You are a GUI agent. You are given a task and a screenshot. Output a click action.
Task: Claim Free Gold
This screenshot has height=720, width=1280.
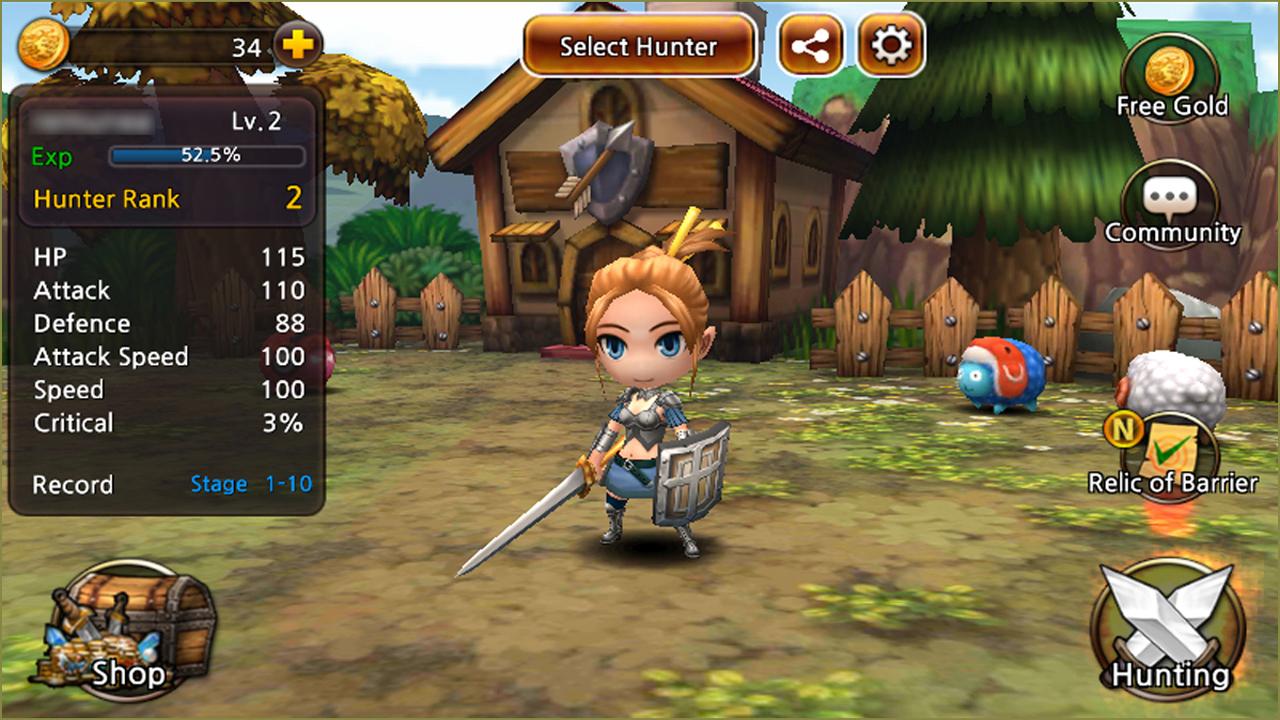[x=1171, y=80]
